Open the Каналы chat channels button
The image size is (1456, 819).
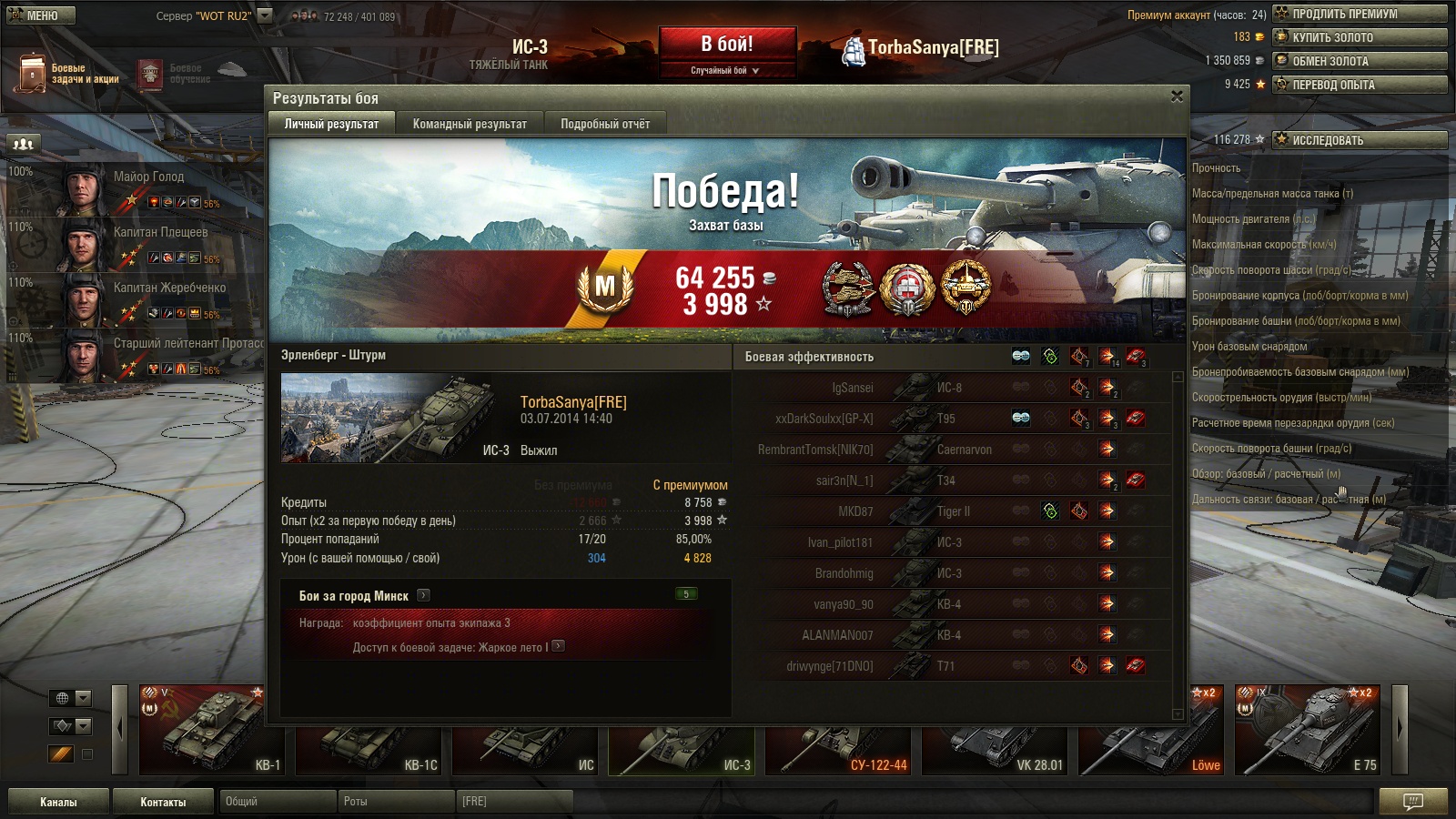click(x=58, y=802)
